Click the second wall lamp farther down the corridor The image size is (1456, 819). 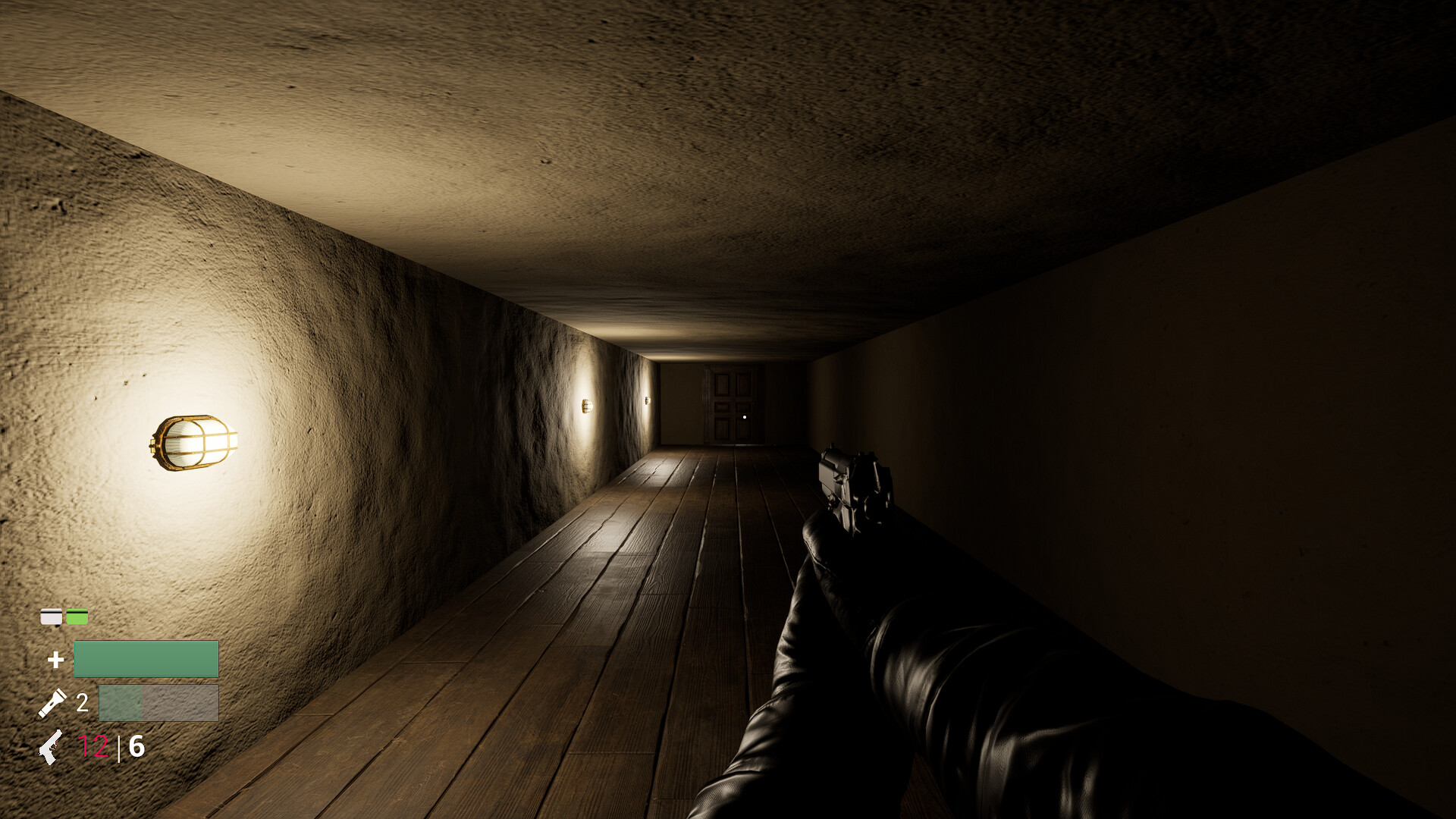pyautogui.click(x=585, y=404)
